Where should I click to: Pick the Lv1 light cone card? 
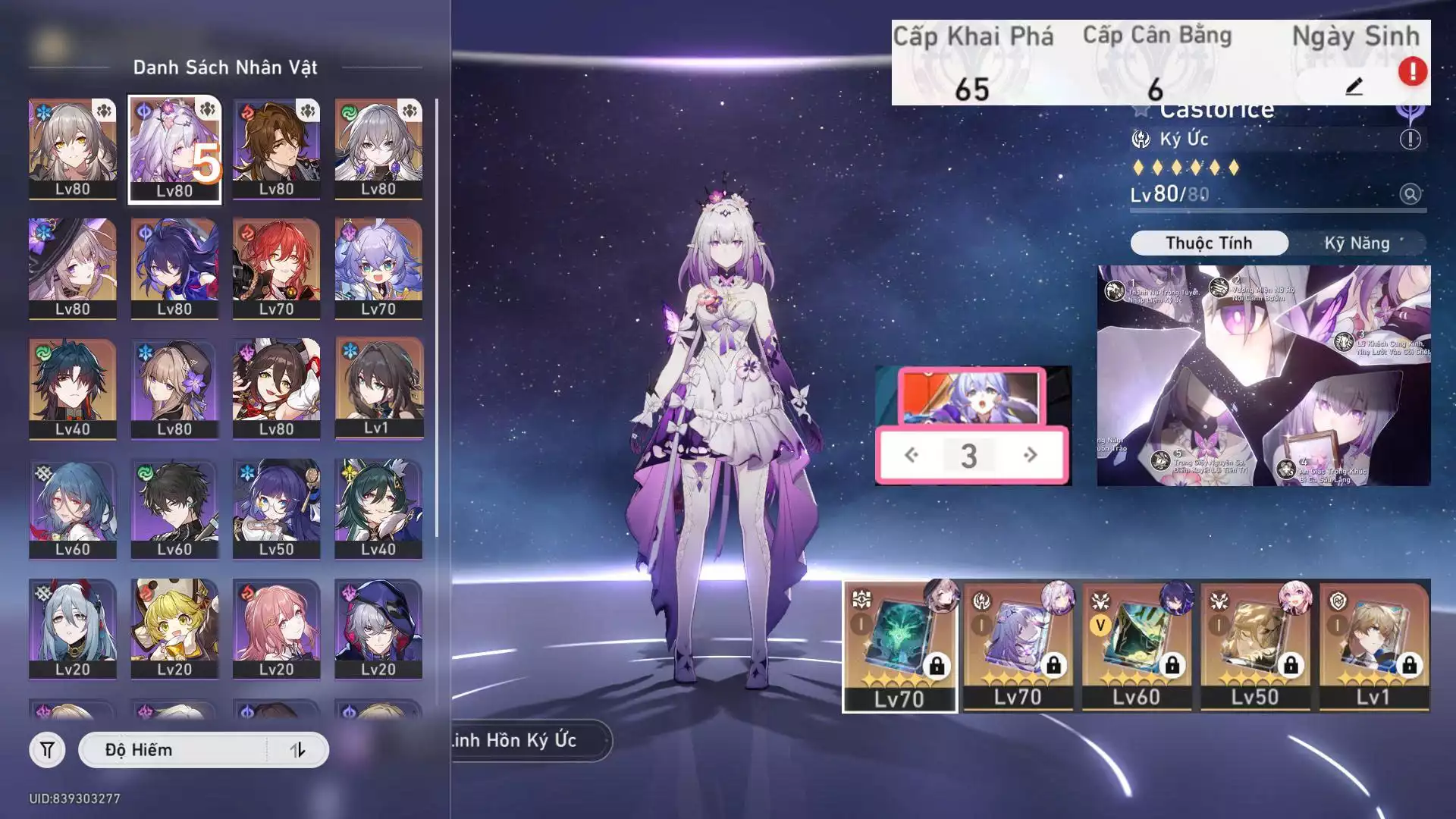(1373, 646)
